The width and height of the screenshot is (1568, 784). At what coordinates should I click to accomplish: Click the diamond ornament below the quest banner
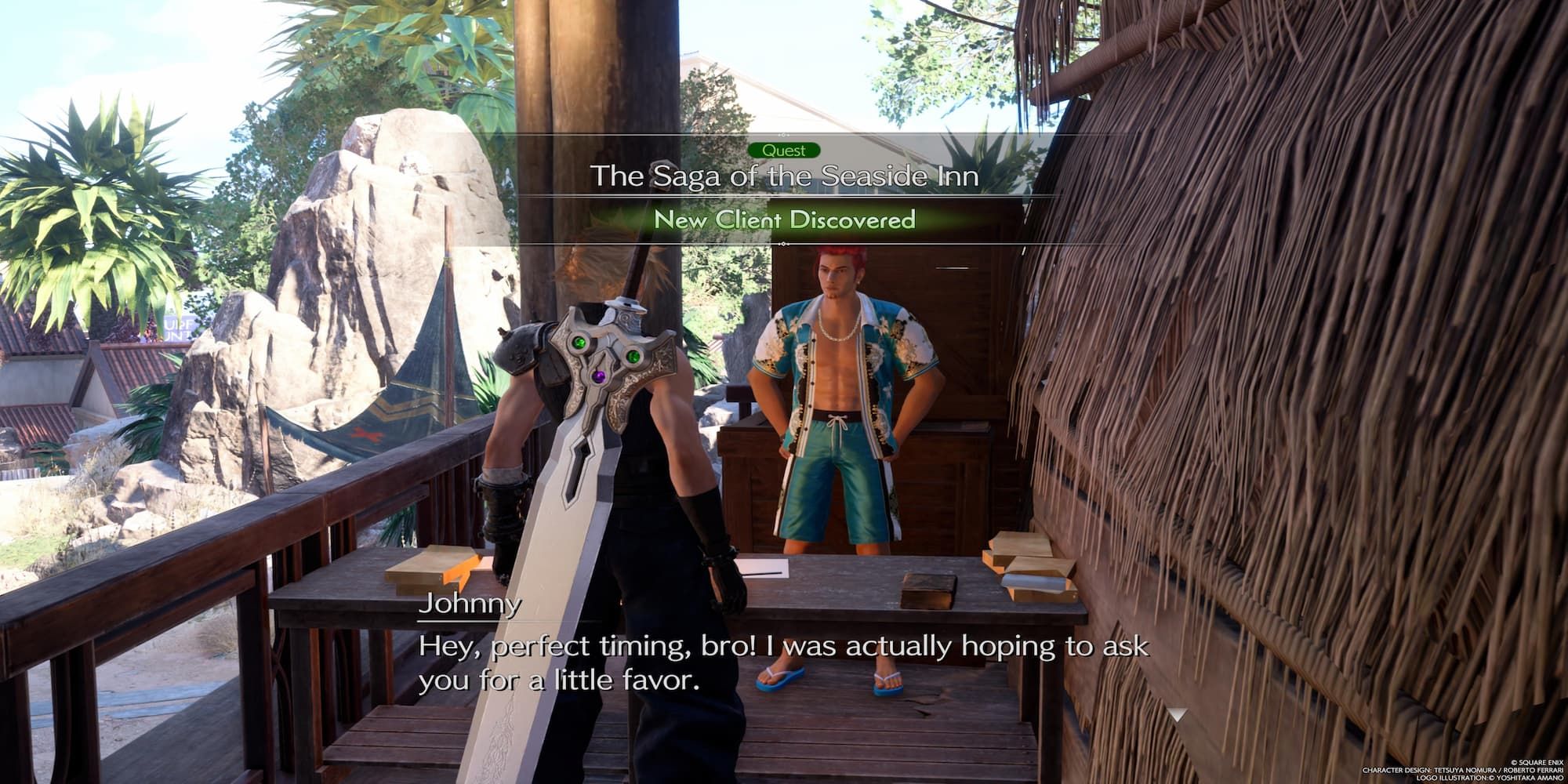pyautogui.click(x=783, y=243)
